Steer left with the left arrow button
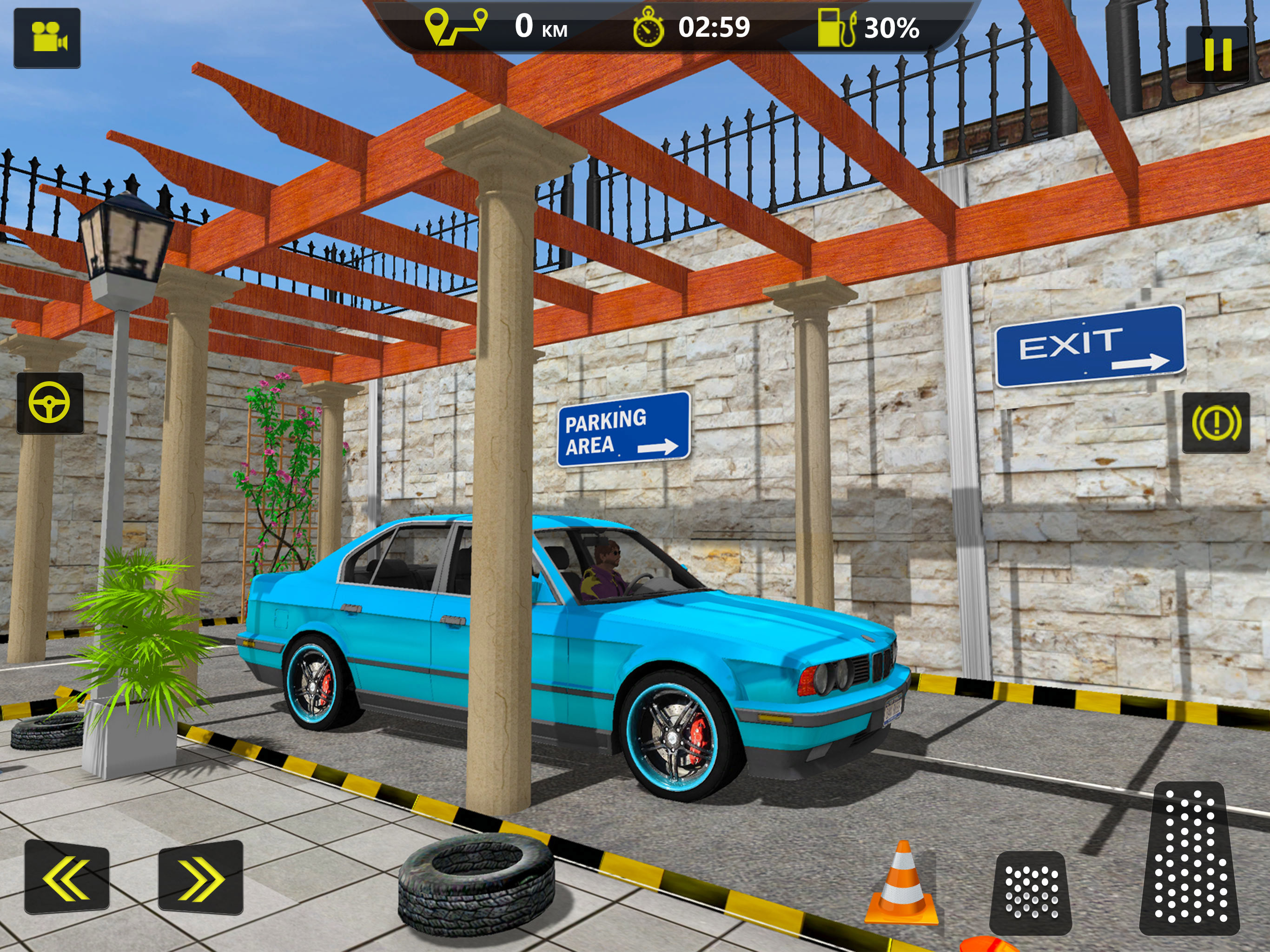Image resolution: width=1270 pixels, height=952 pixels. click(x=66, y=877)
